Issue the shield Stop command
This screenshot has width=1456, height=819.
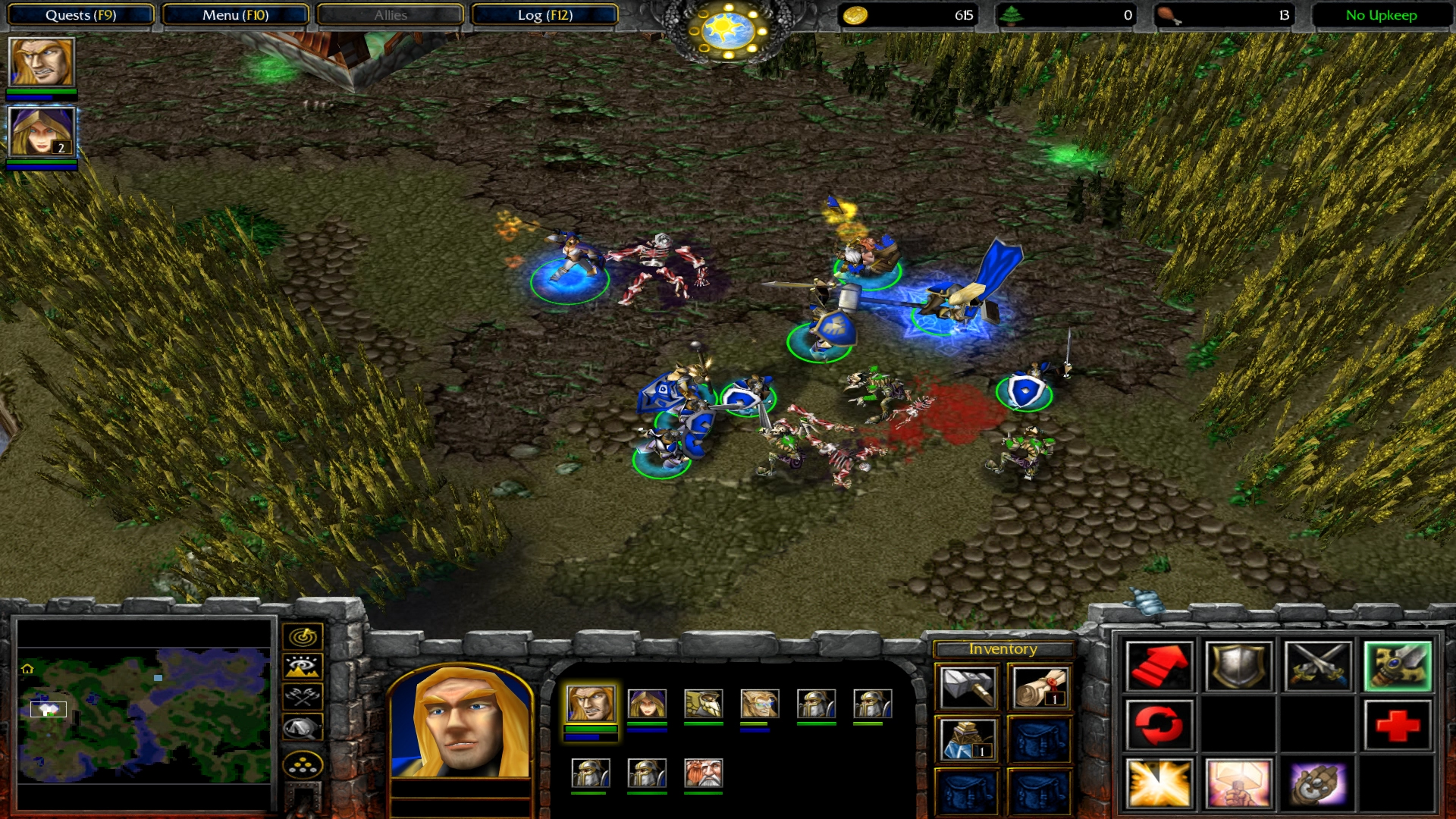(1238, 666)
